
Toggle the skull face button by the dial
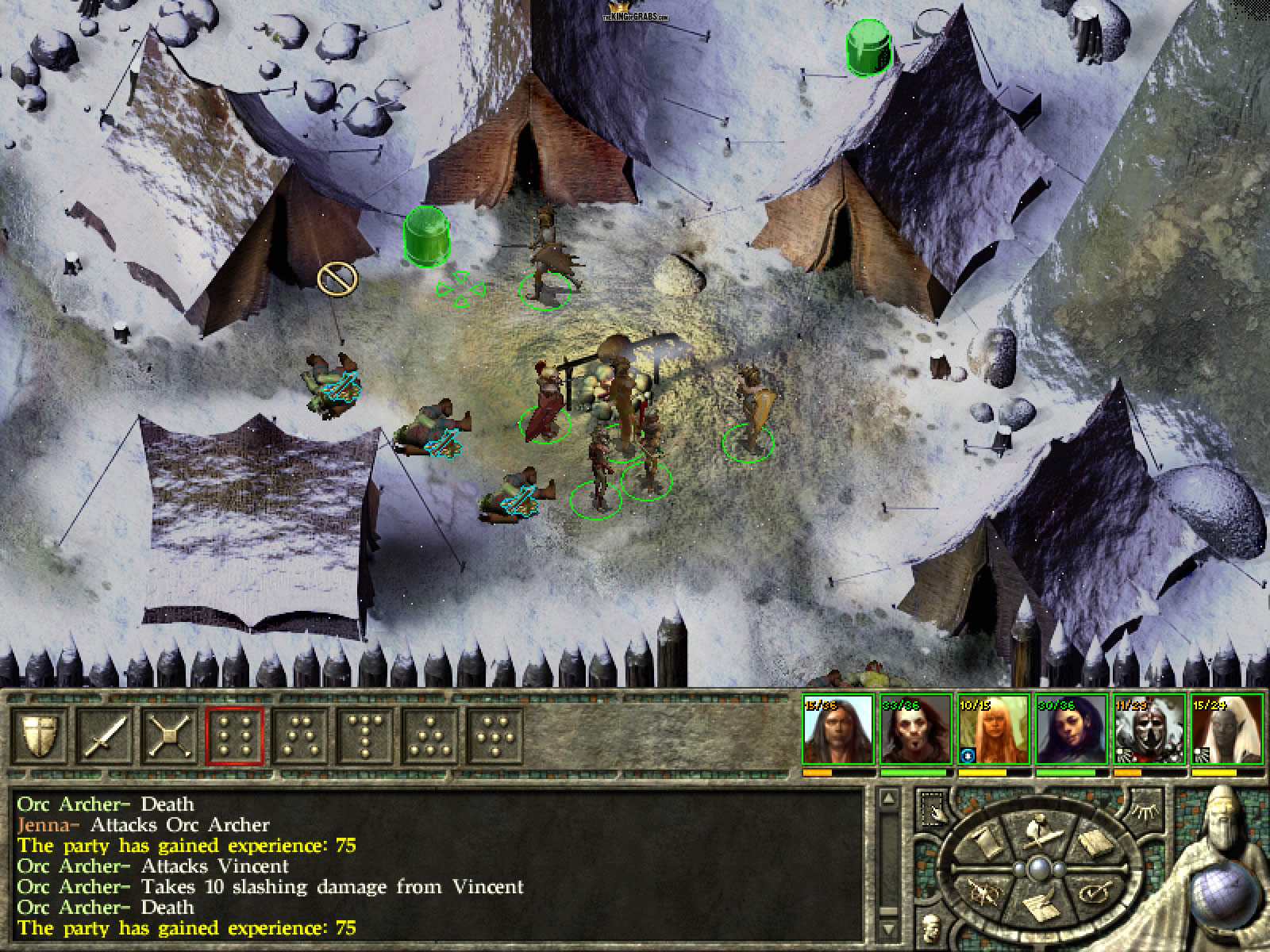929,926
